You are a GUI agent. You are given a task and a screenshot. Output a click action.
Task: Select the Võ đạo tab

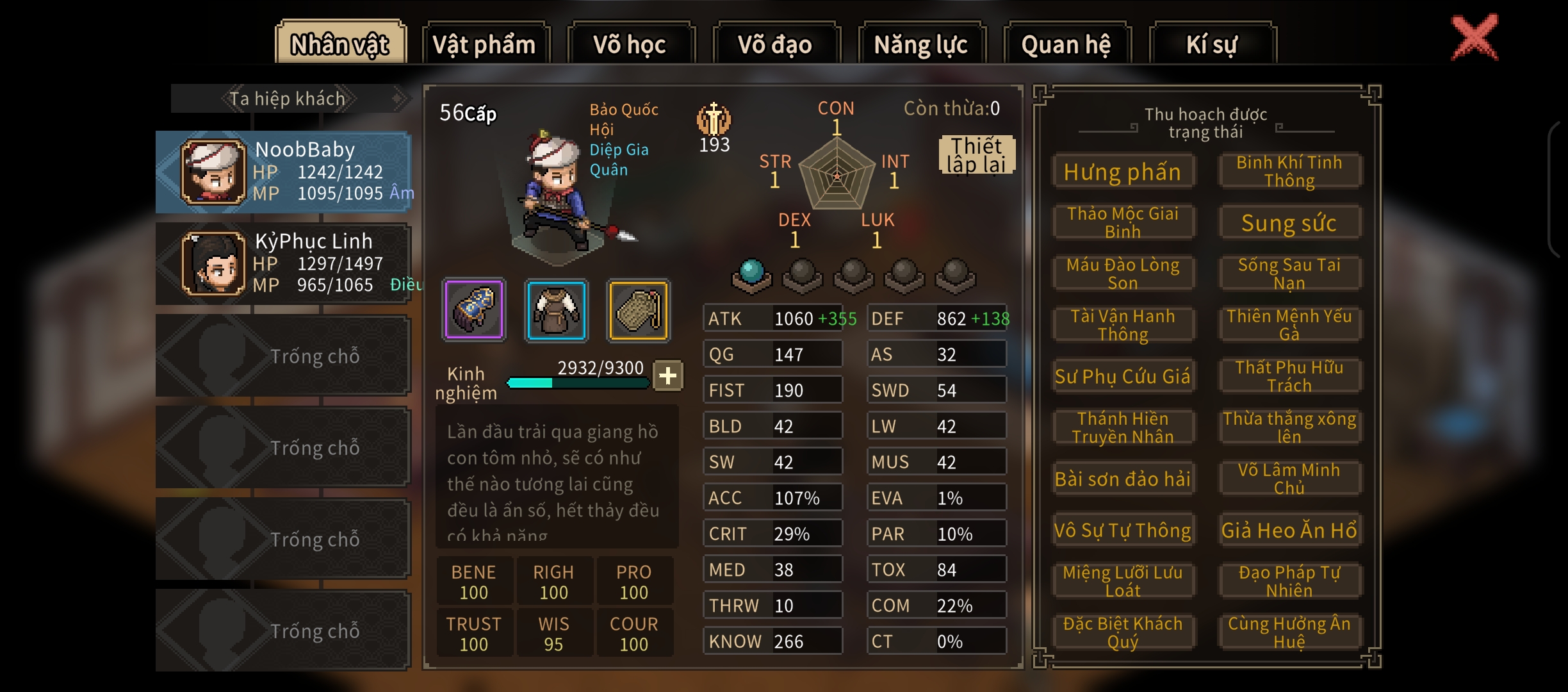click(776, 44)
